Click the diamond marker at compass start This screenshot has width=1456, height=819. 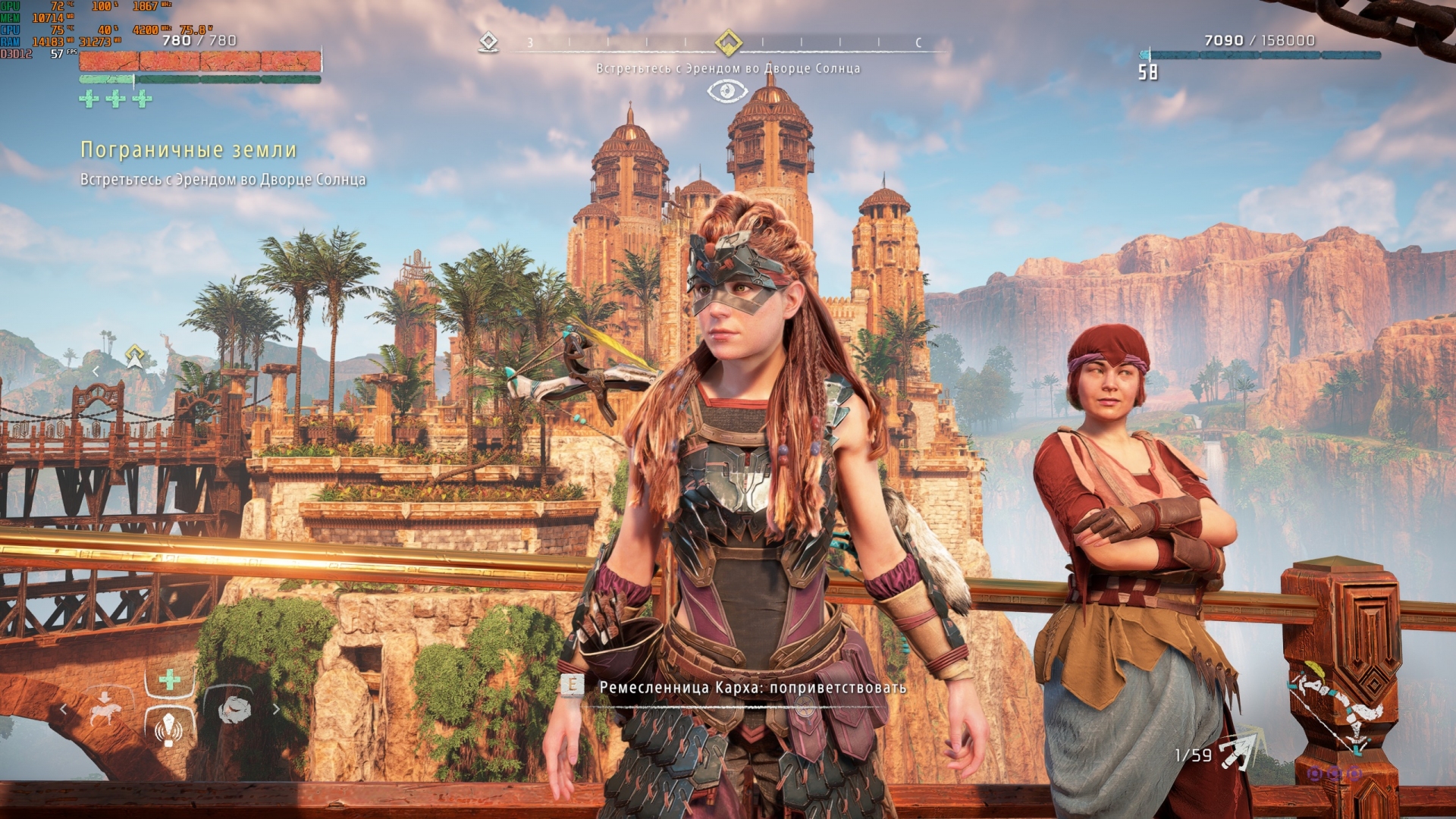point(488,42)
